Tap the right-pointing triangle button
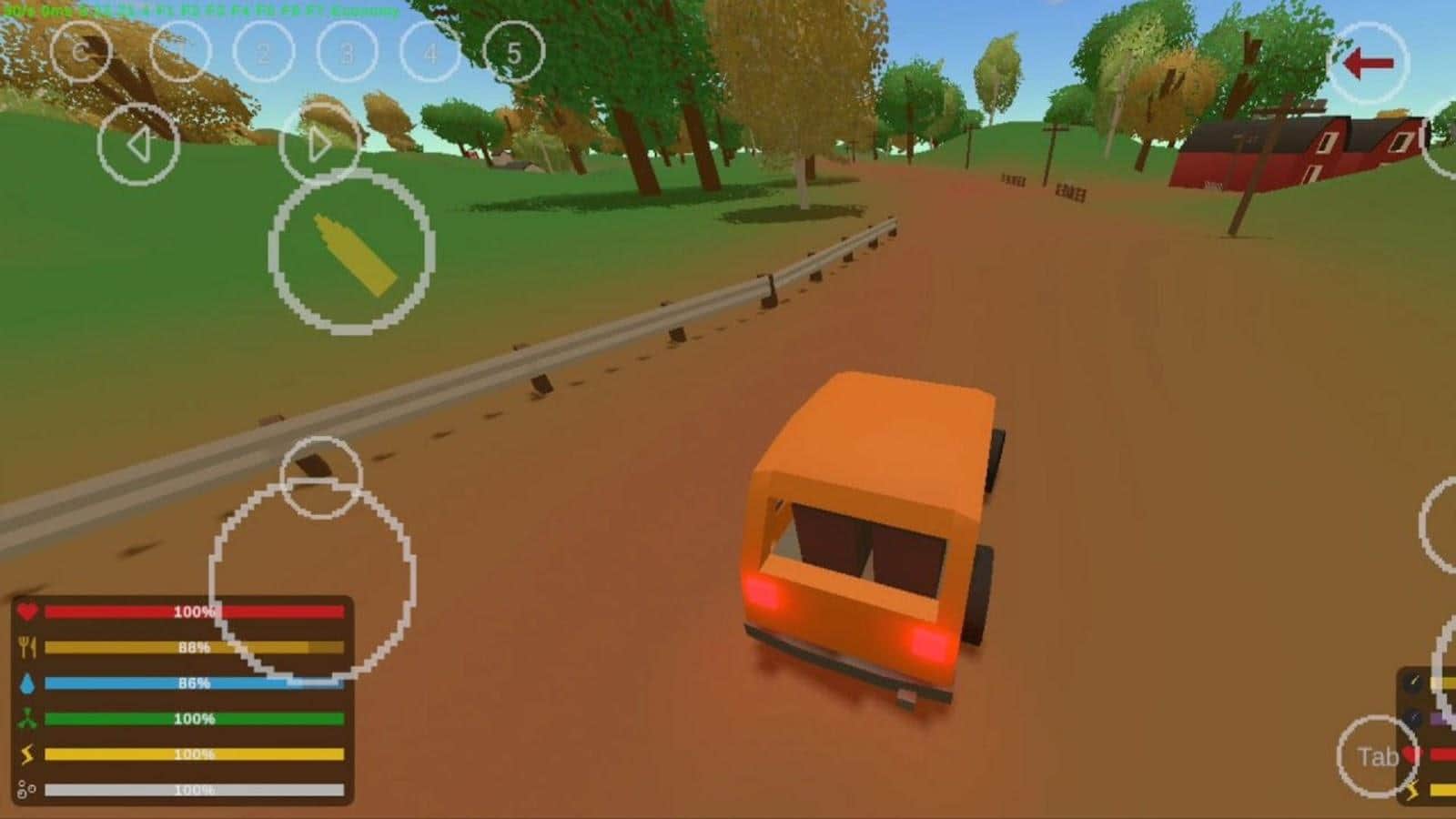 (318, 144)
